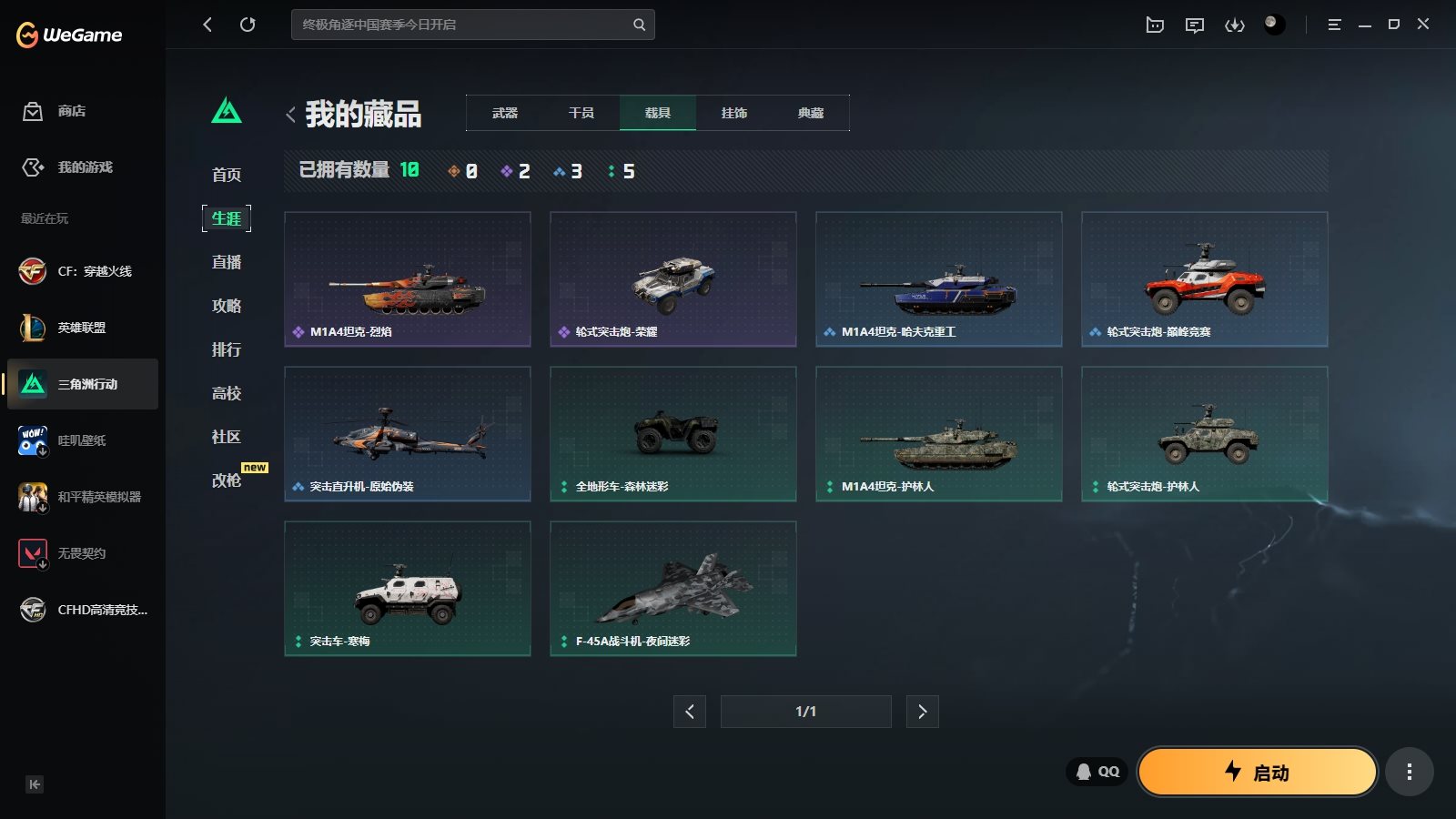Go to the previous collection page
The width and height of the screenshot is (1456, 819).
(690, 712)
